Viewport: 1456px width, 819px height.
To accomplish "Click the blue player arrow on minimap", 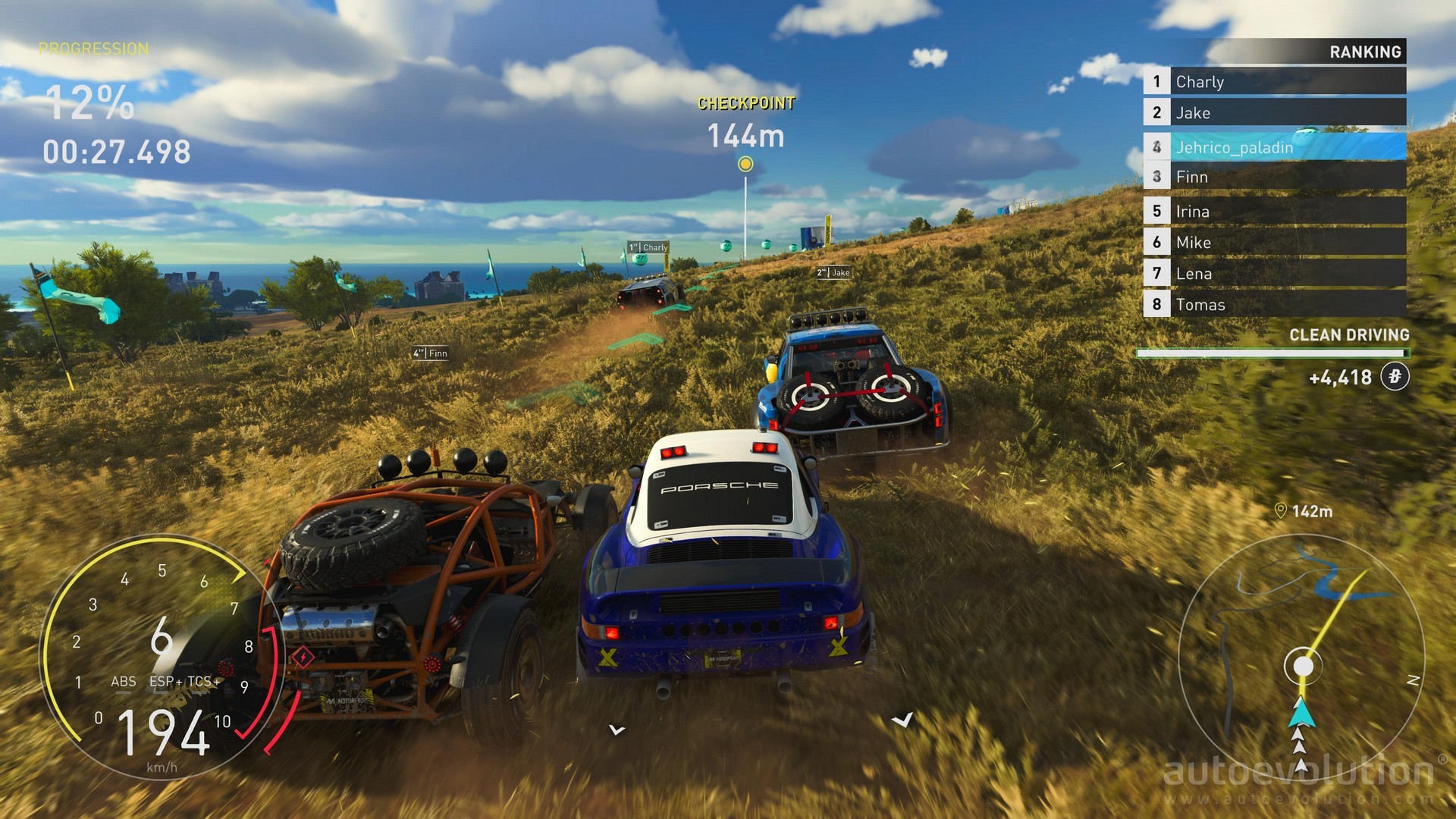I will (1302, 713).
